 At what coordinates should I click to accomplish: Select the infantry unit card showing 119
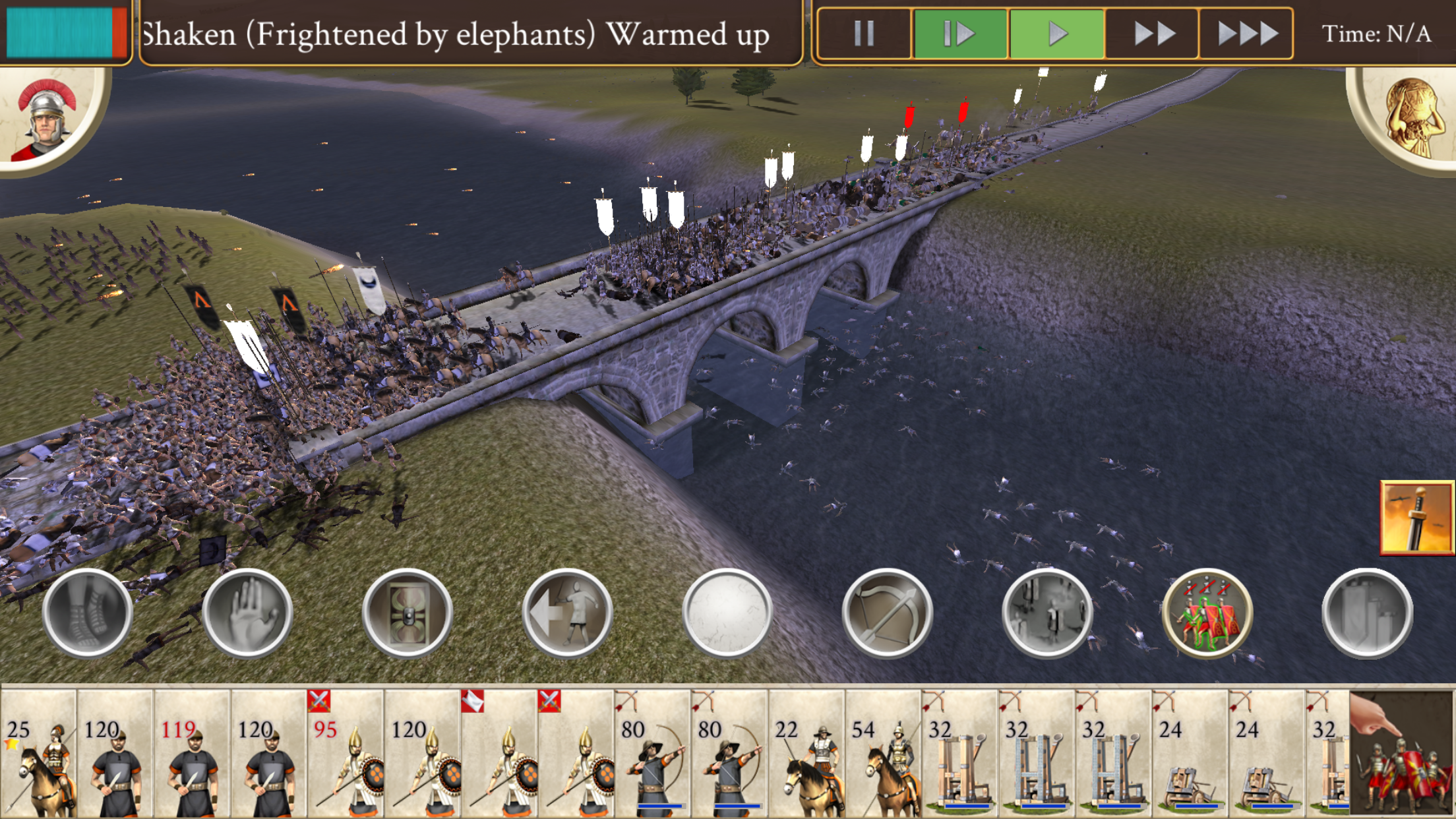tap(192, 753)
